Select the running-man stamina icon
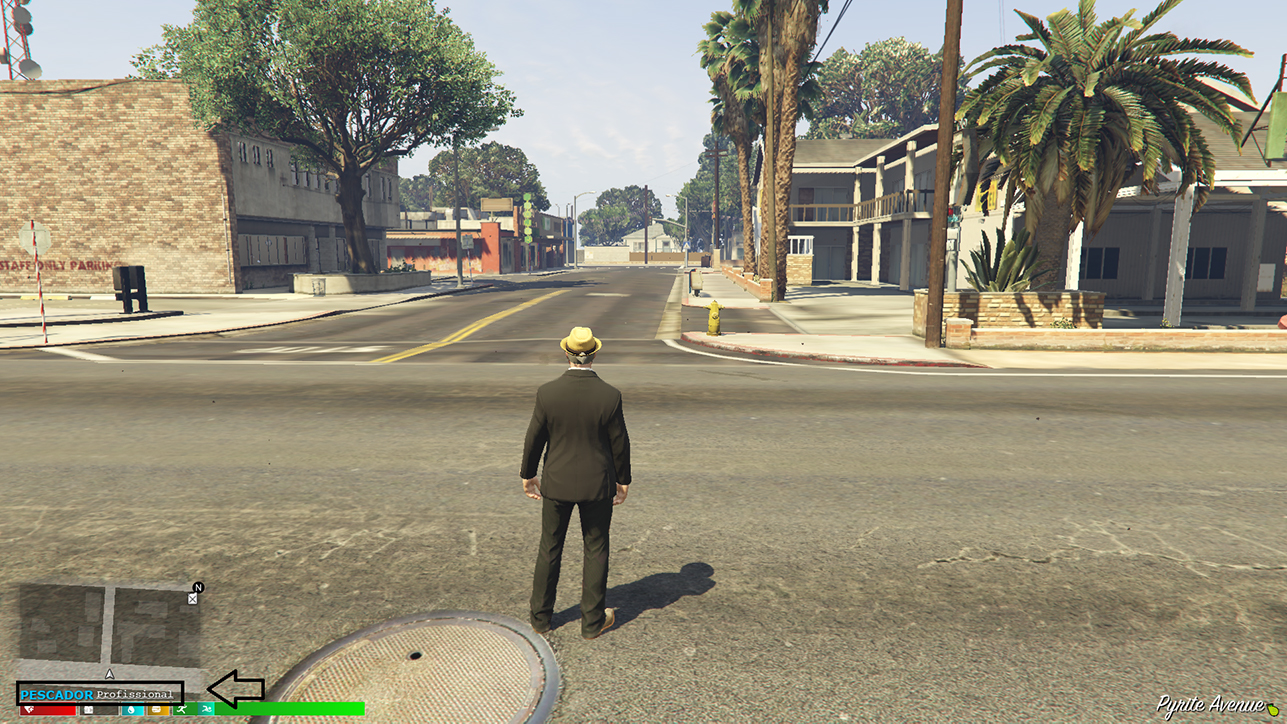 click(x=182, y=710)
